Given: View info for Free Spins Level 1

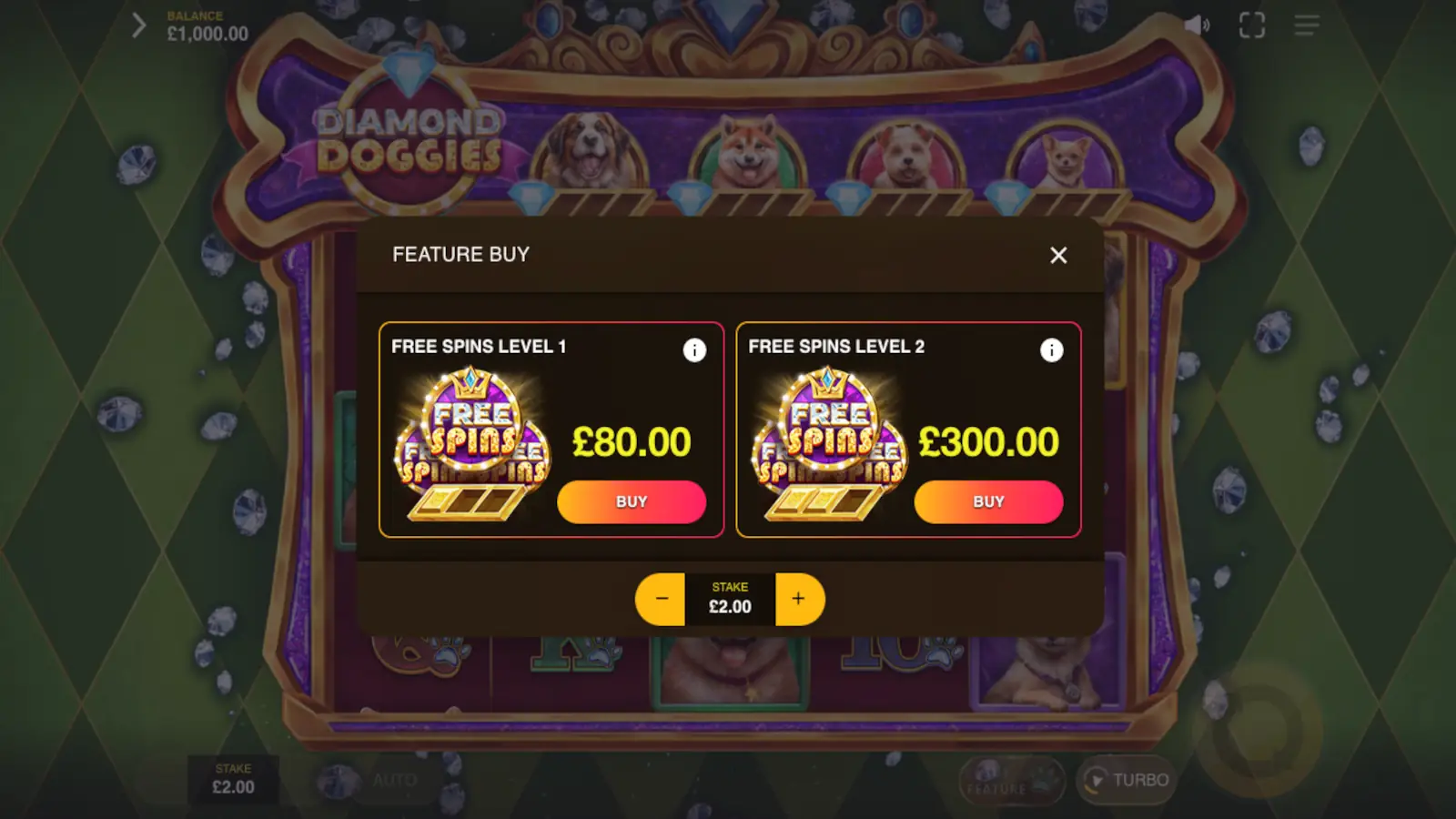Looking at the screenshot, I should pos(695,350).
